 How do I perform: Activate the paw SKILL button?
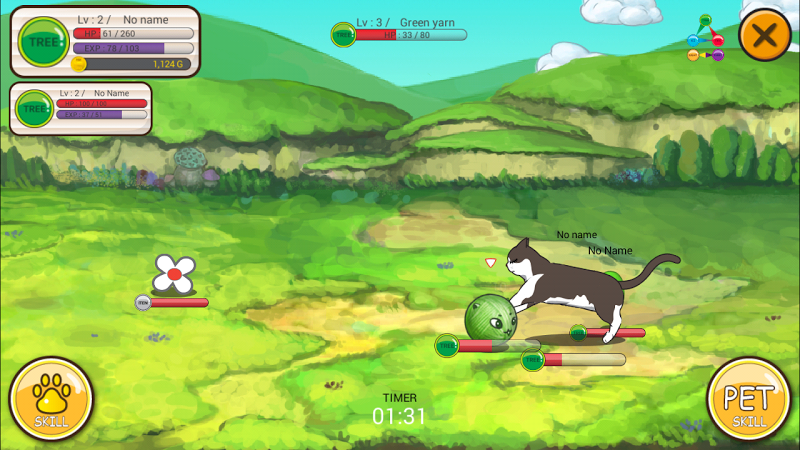click(x=51, y=399)
